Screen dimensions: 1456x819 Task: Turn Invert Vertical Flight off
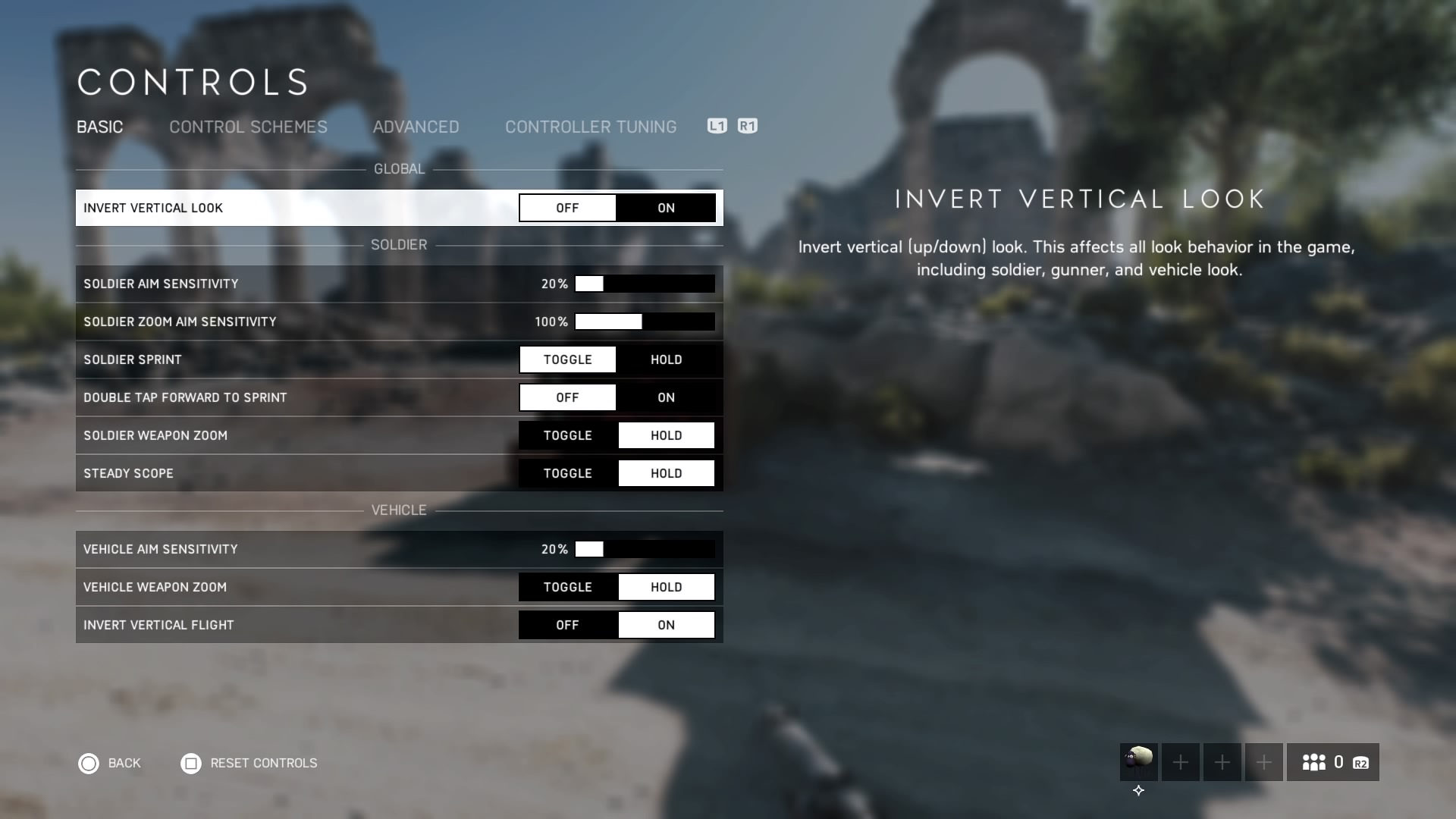(x=567, y=625)
